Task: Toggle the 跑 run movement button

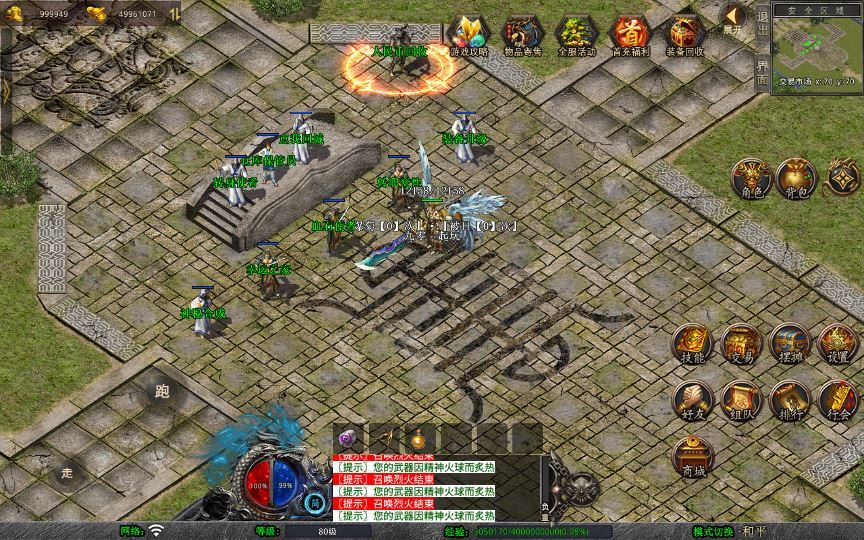Action: (x=163, y=392)
